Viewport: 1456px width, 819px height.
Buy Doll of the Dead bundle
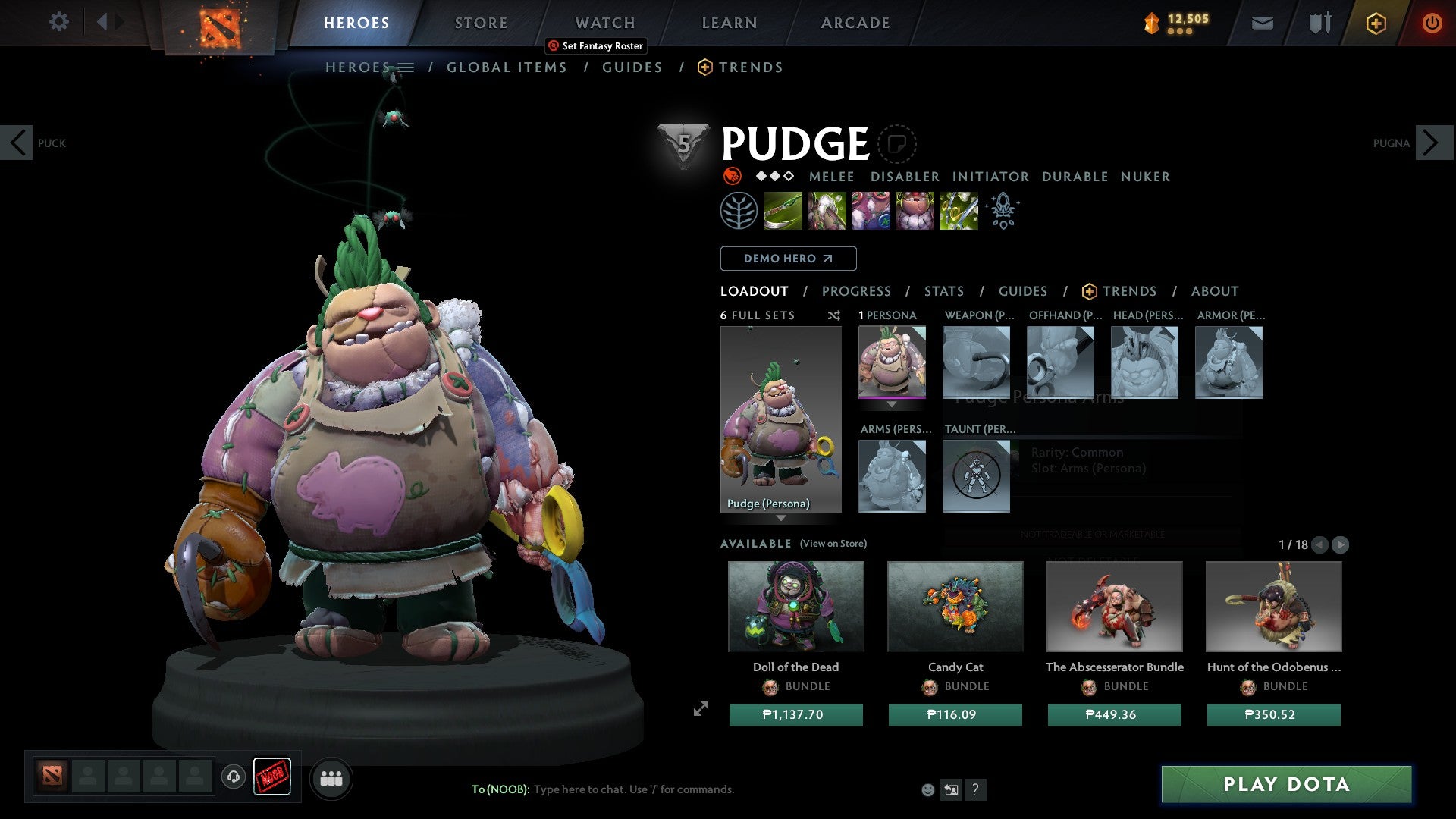[x=795, y=714]
